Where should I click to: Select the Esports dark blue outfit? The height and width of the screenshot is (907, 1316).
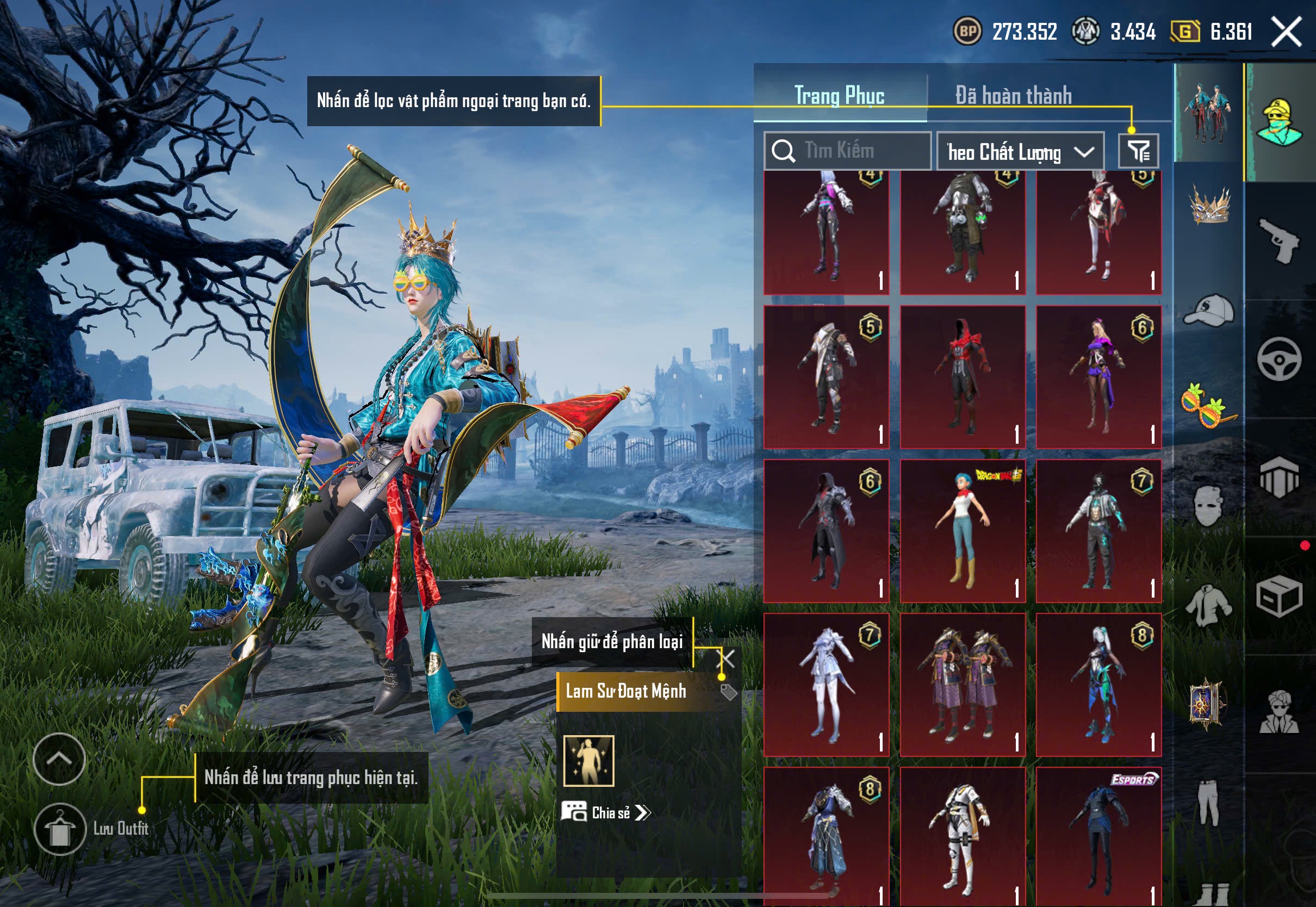(1098, 835)
